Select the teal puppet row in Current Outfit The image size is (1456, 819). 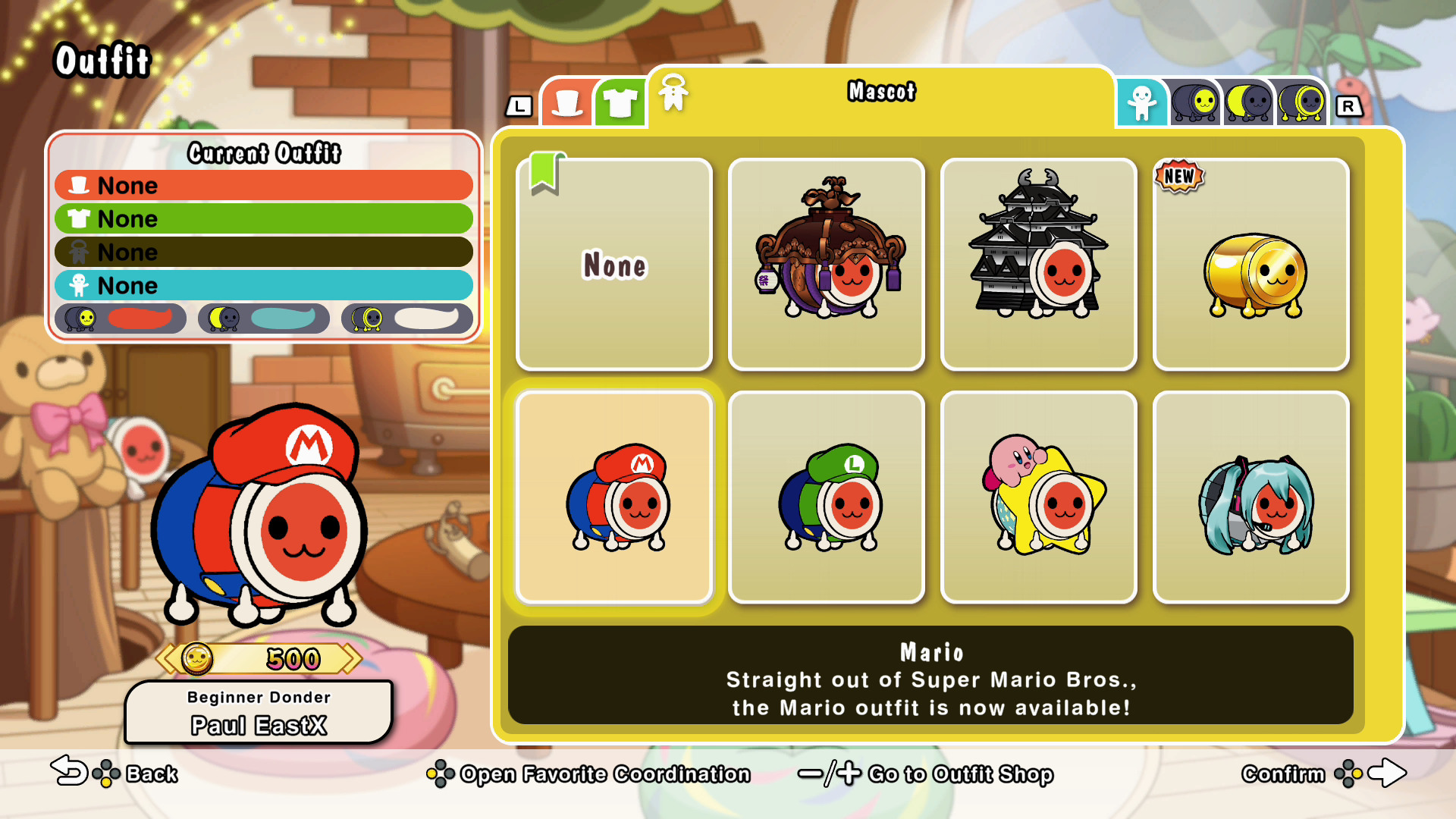coord(263,285)
